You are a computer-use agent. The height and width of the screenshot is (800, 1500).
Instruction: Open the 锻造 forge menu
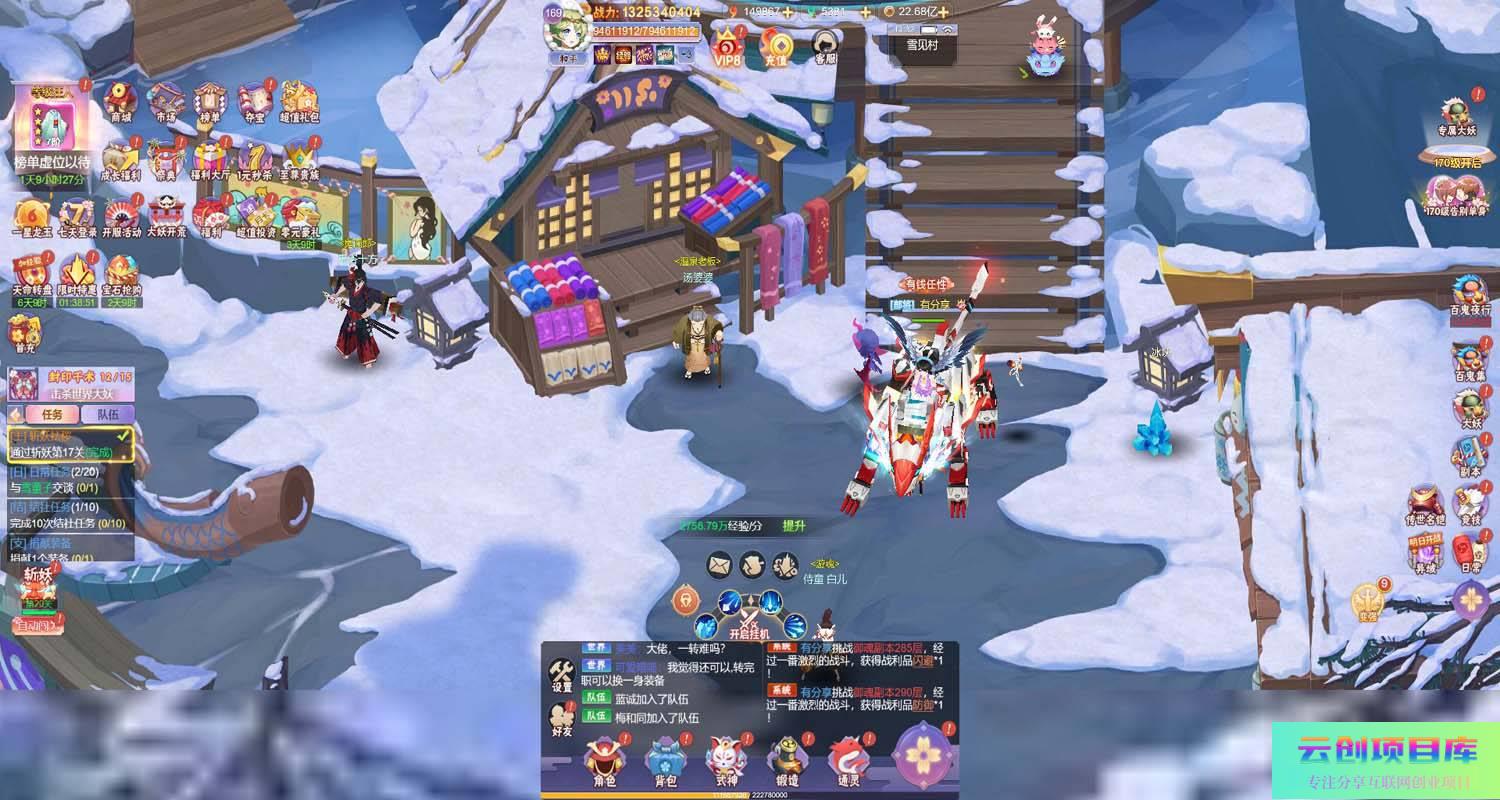786,762
